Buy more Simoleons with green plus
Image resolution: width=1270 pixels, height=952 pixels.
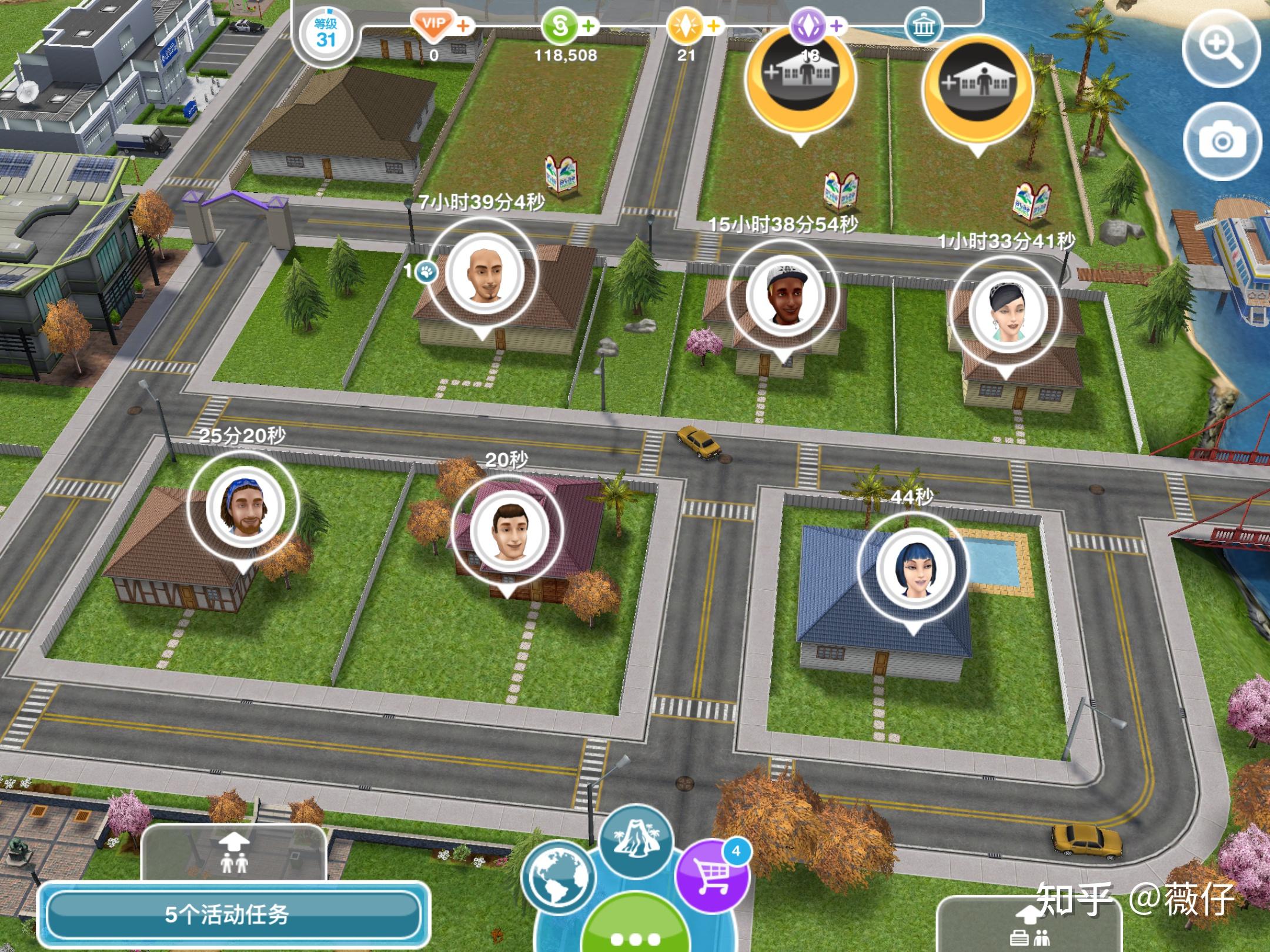tap(588, 26)
